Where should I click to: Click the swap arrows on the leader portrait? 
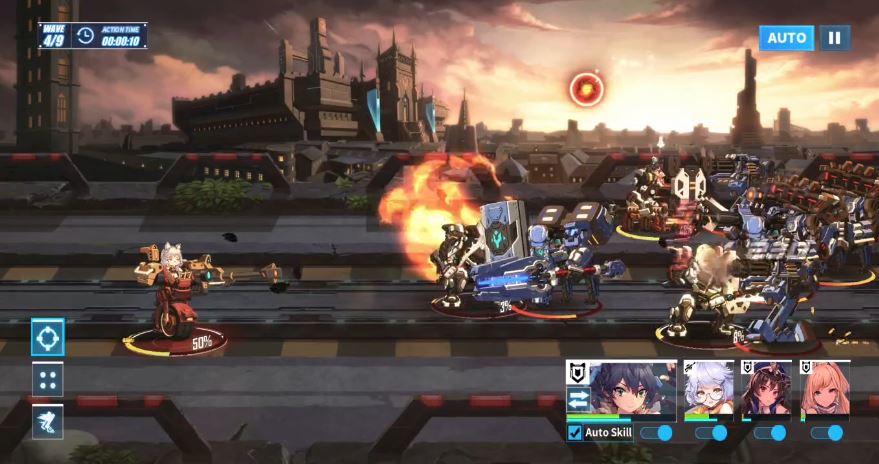coord(577,398)
